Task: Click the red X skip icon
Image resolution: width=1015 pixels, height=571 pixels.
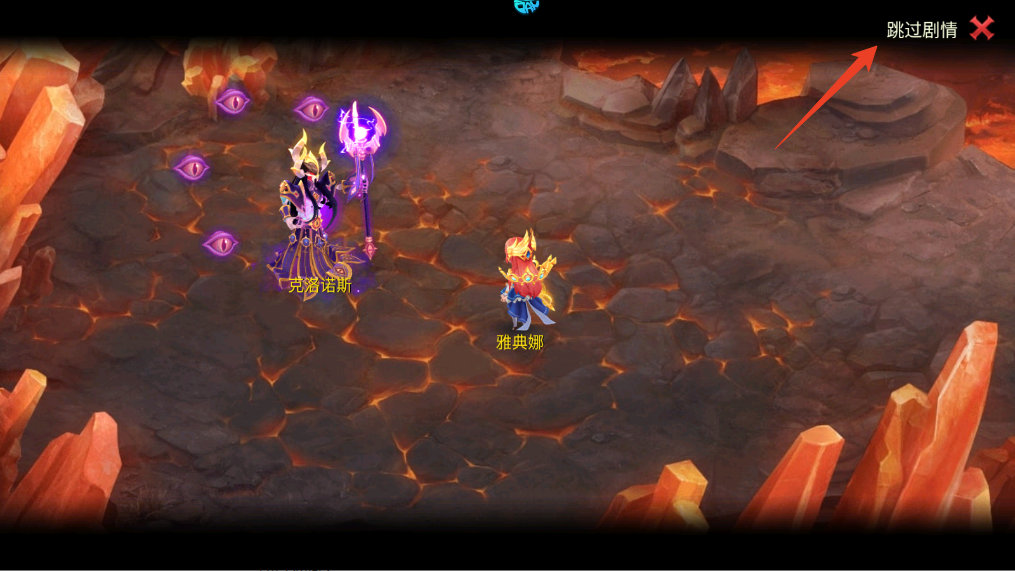Action: 982,29
